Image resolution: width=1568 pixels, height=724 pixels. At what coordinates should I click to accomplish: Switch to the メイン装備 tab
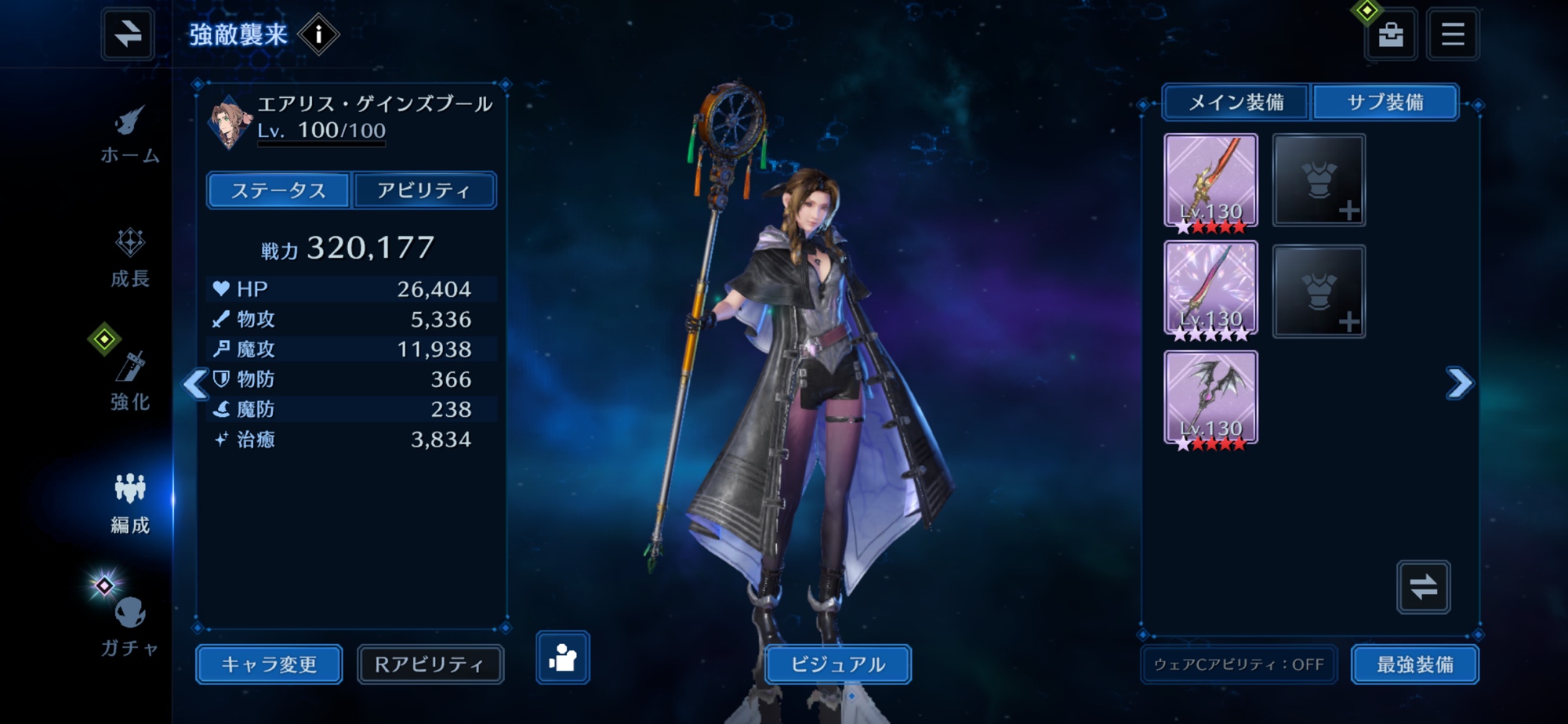click(x=1236, y=103)
